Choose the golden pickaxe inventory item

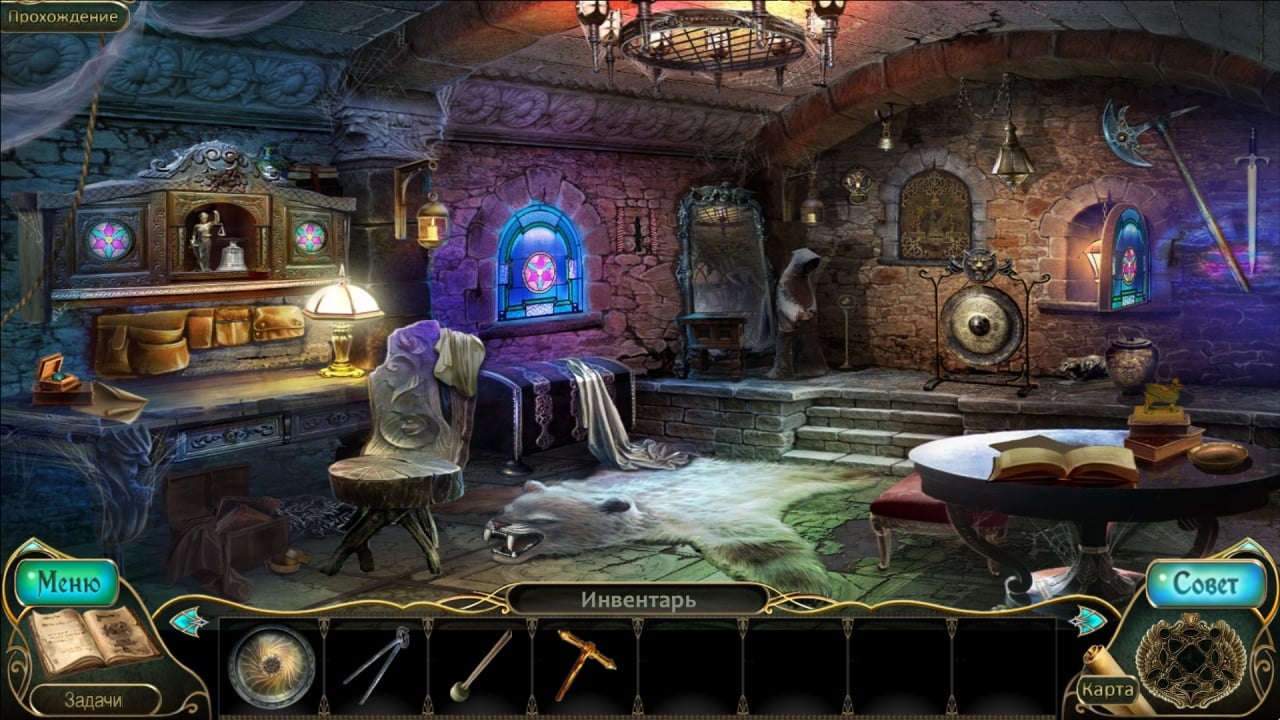[x=584, y=662]
